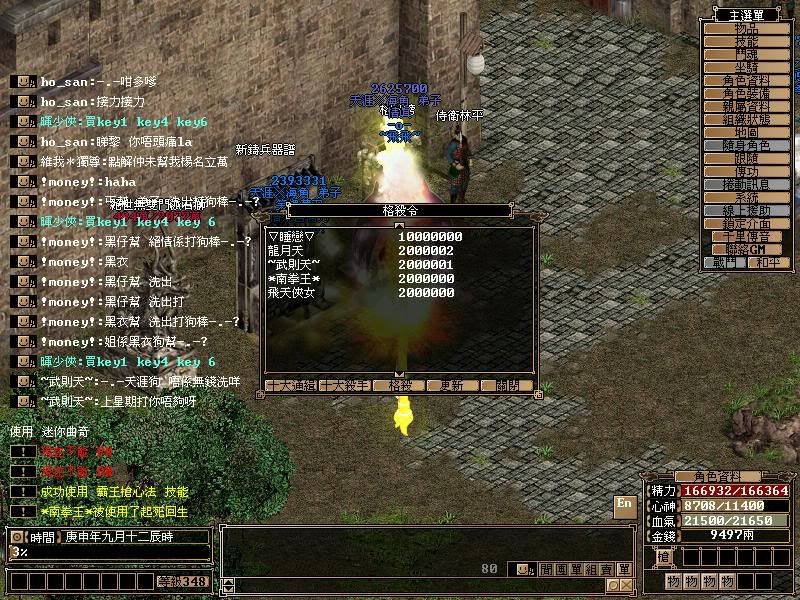Open the 物品 (Items) menu entry
This screenshot has height=600, width=800.
click(746, 30)
